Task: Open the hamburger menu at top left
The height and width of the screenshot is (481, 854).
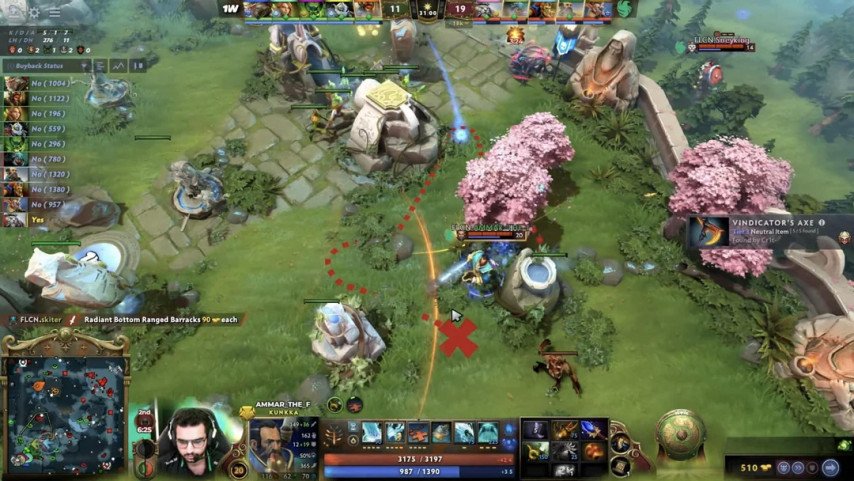Action: 54,13
